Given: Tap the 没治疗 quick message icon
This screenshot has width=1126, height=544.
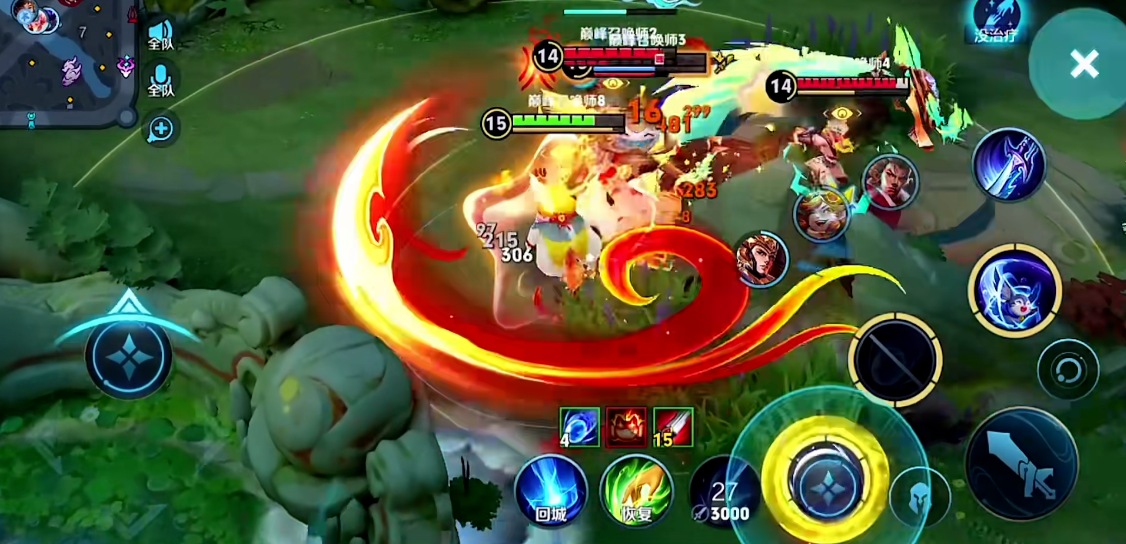Looking at the screenshot, I should [997, 20].
